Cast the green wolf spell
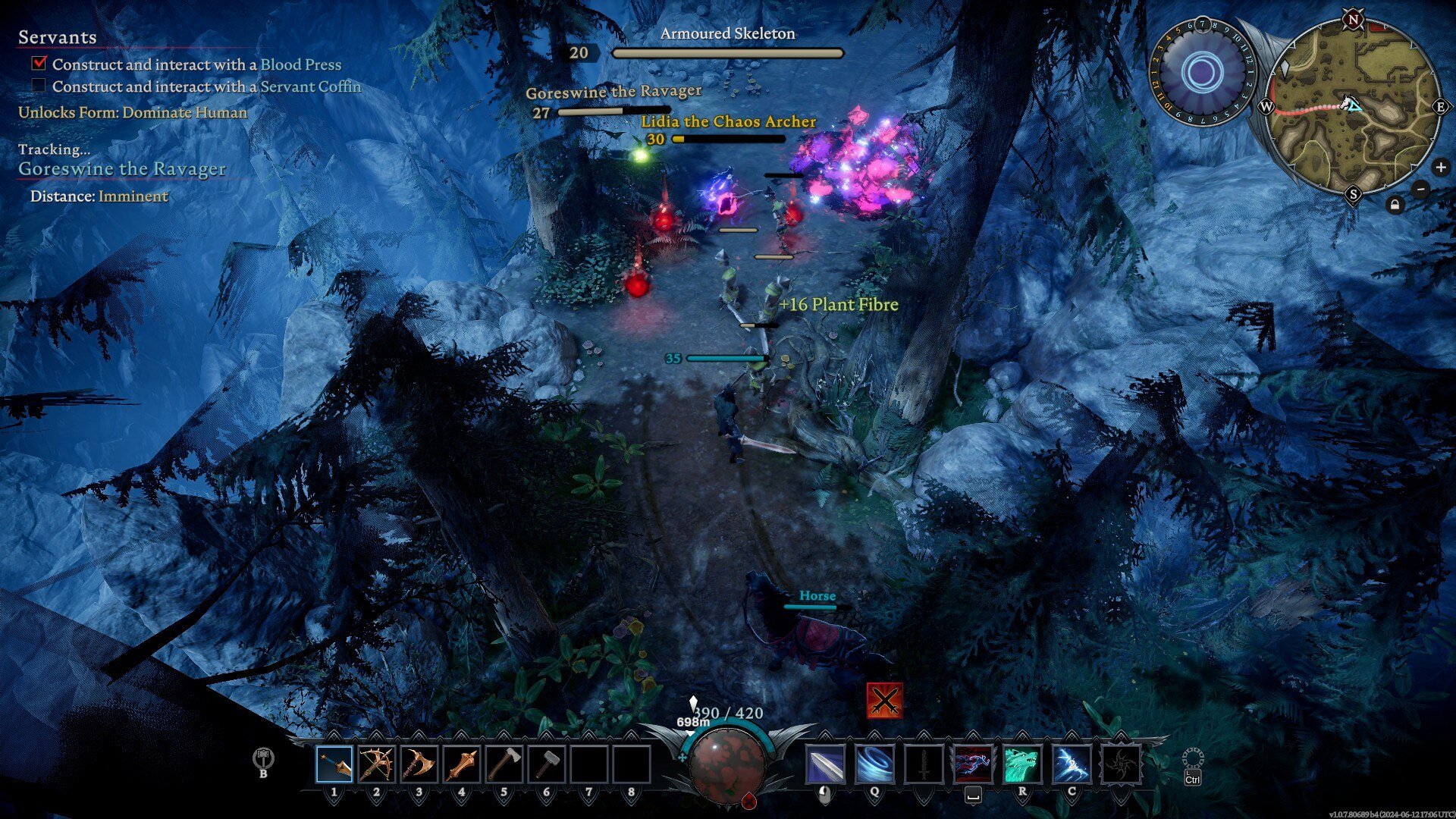Screen dimensions: 1456x819 click(1022, 764)
